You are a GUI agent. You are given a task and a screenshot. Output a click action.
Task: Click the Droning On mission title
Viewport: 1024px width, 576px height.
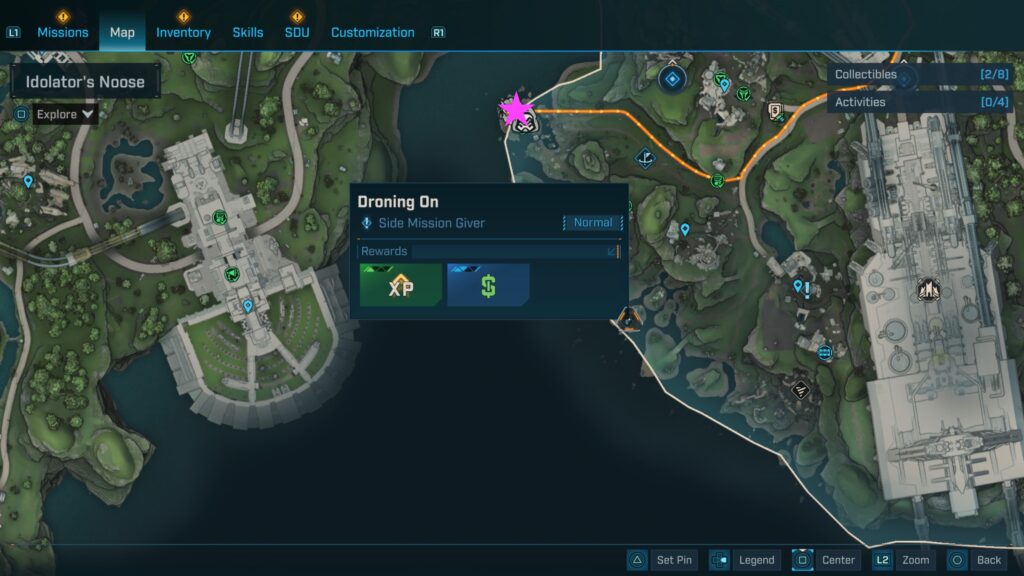[398, 202]
